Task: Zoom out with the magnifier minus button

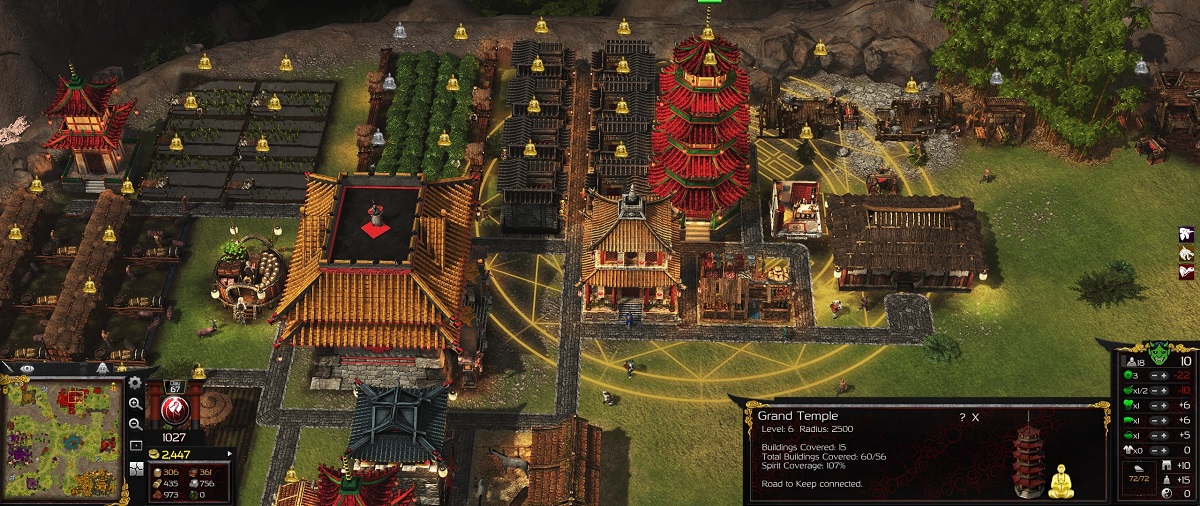Action: pos(136,423)
